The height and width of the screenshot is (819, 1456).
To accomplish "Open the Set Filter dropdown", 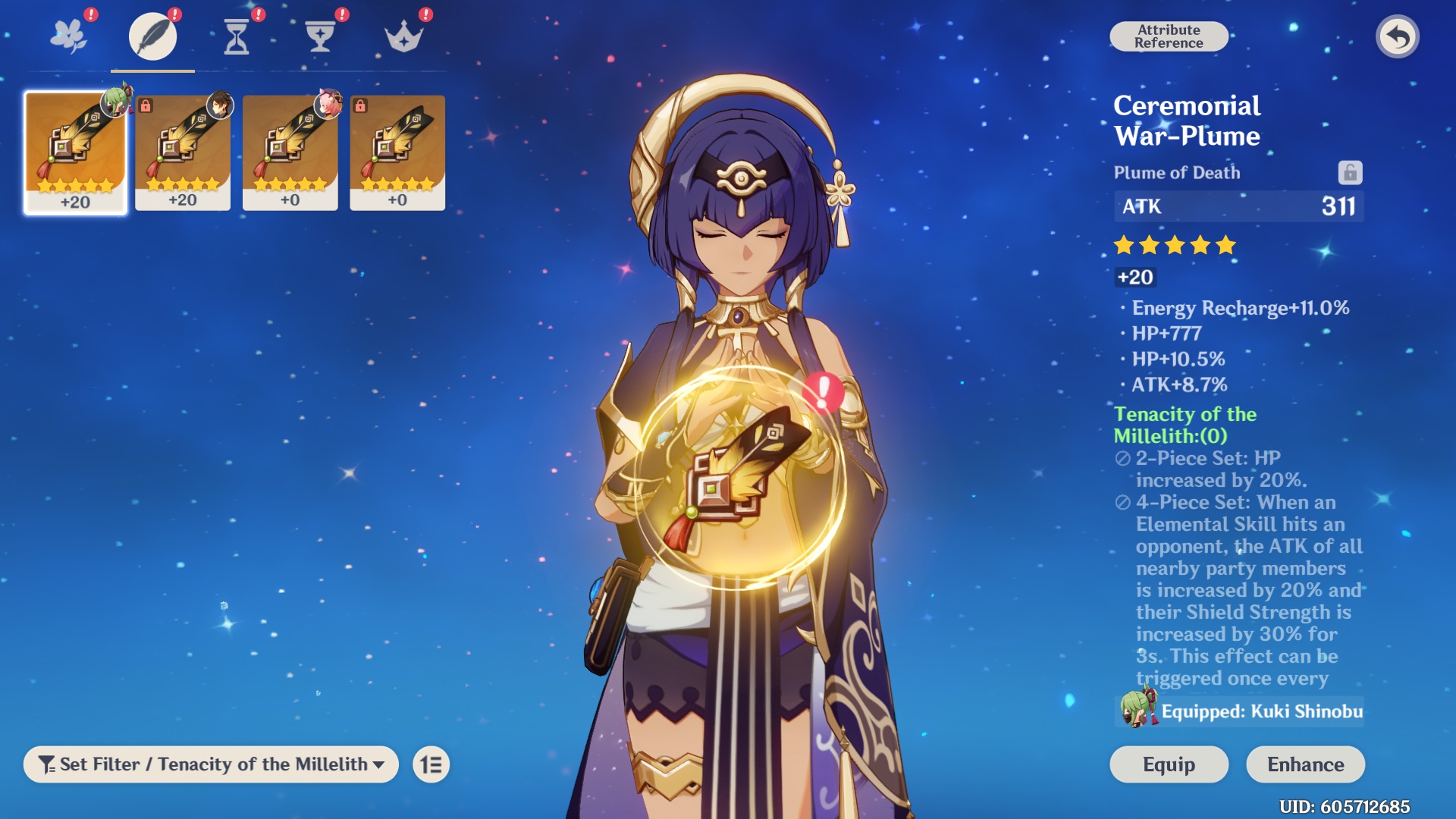I will [211, 764].
